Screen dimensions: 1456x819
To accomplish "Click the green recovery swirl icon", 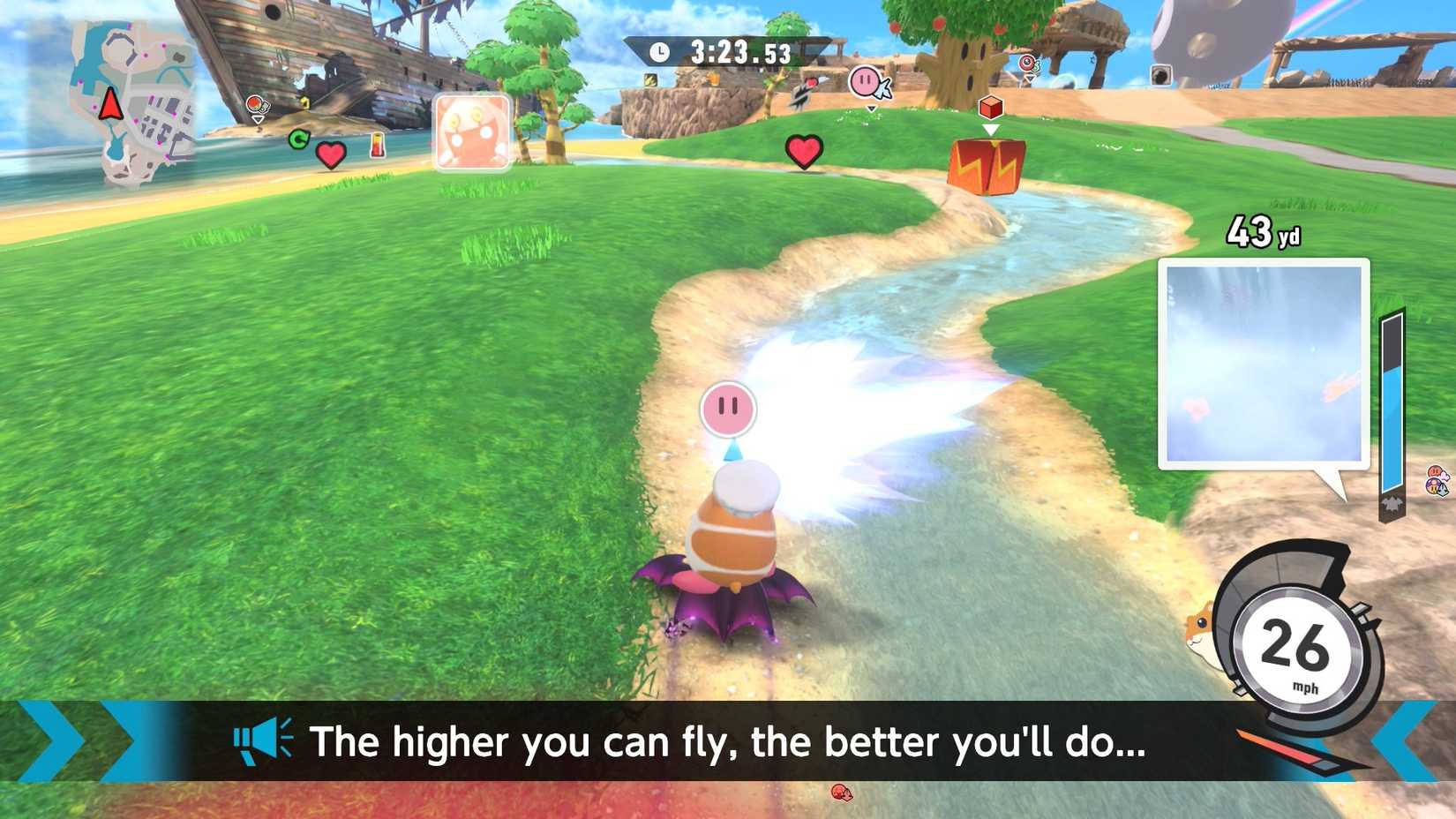I will (299, 139).
